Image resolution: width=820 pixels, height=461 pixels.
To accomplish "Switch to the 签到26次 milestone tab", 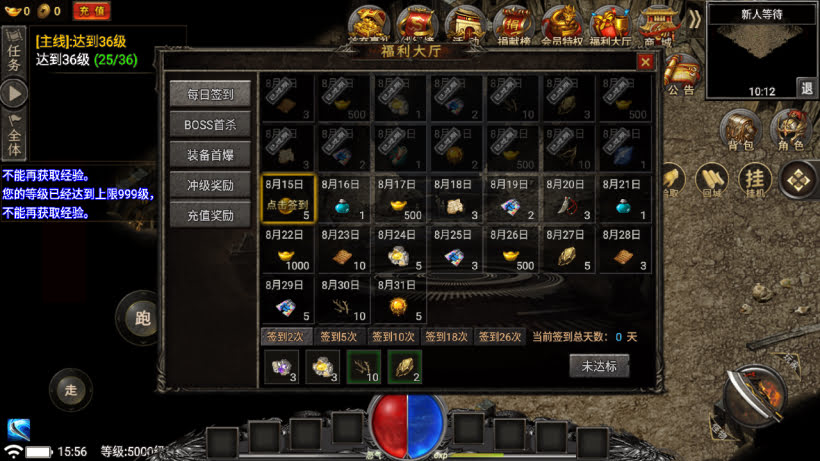I will click(x=500, y=337).
